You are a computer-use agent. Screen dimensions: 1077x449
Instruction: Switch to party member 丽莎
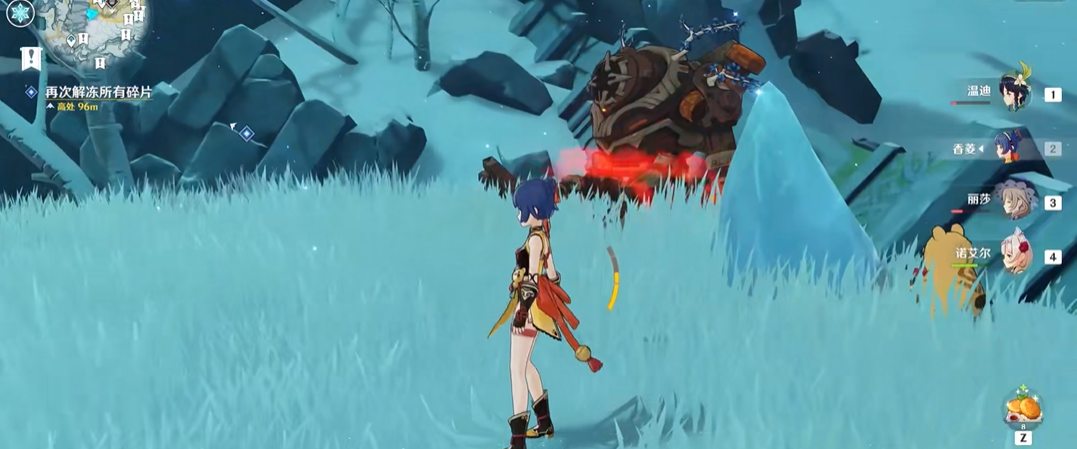1013,201
